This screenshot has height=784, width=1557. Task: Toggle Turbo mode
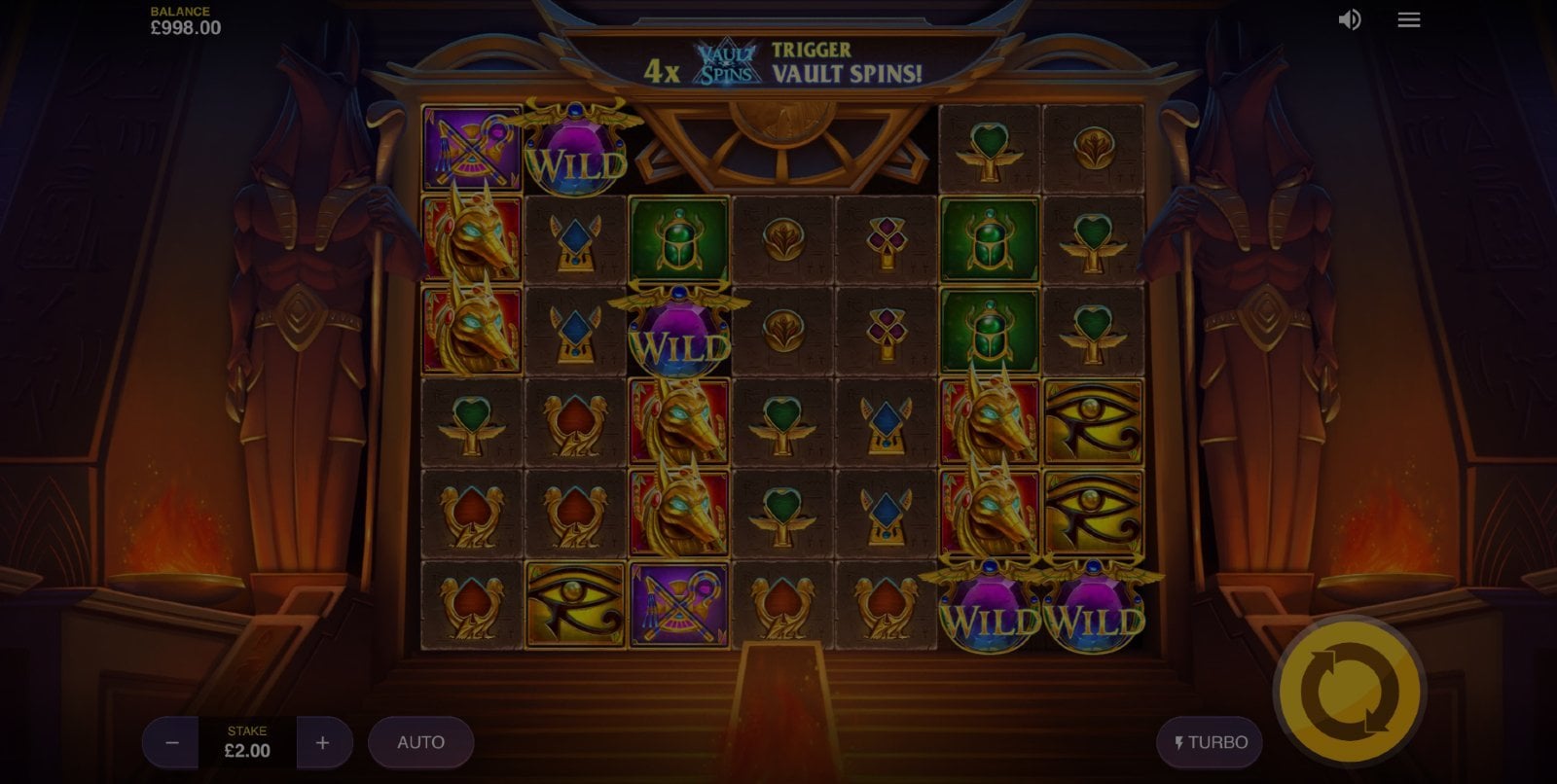[x=1210, y=743]
